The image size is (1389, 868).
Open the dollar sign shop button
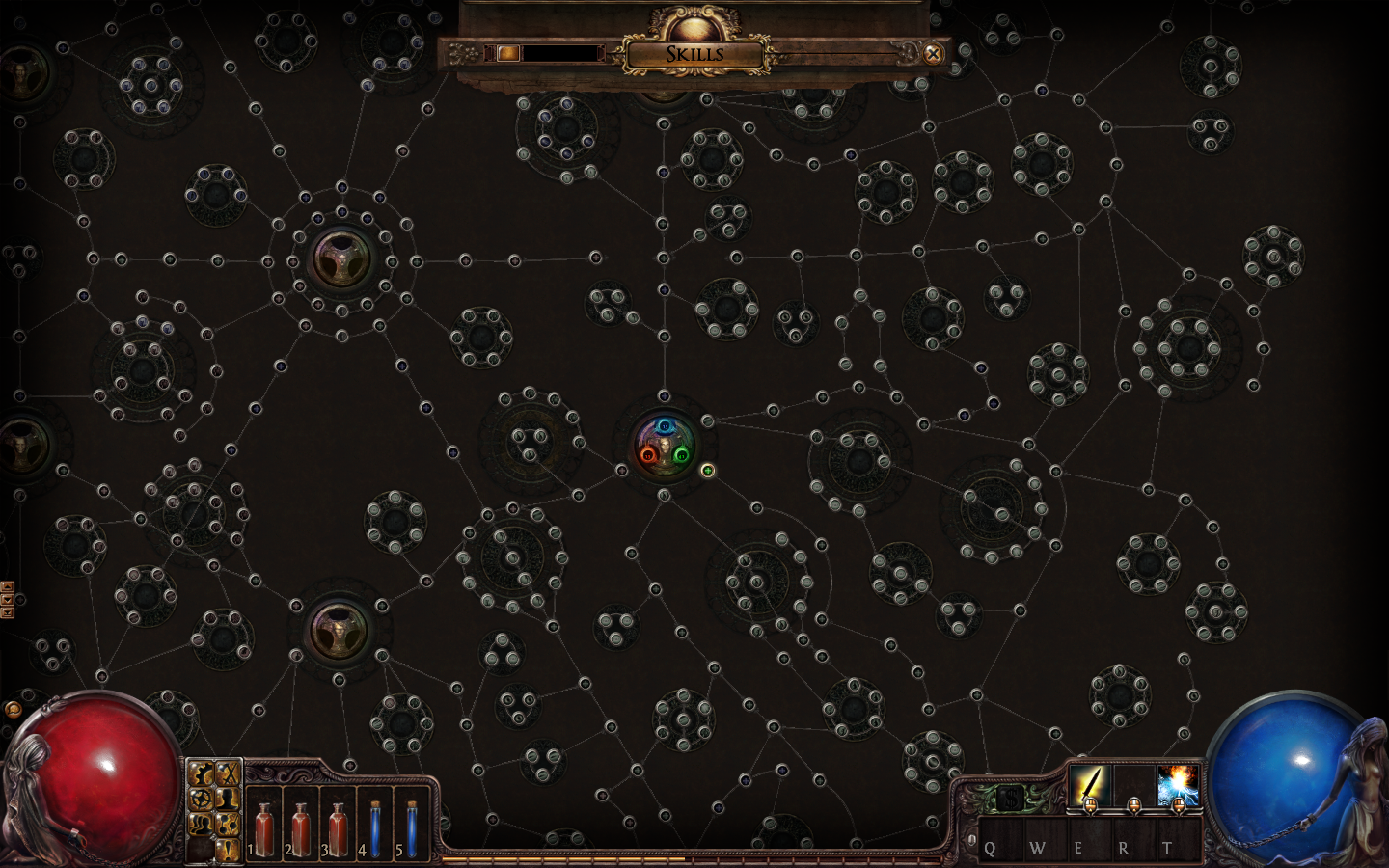(x=1009, y=799)
